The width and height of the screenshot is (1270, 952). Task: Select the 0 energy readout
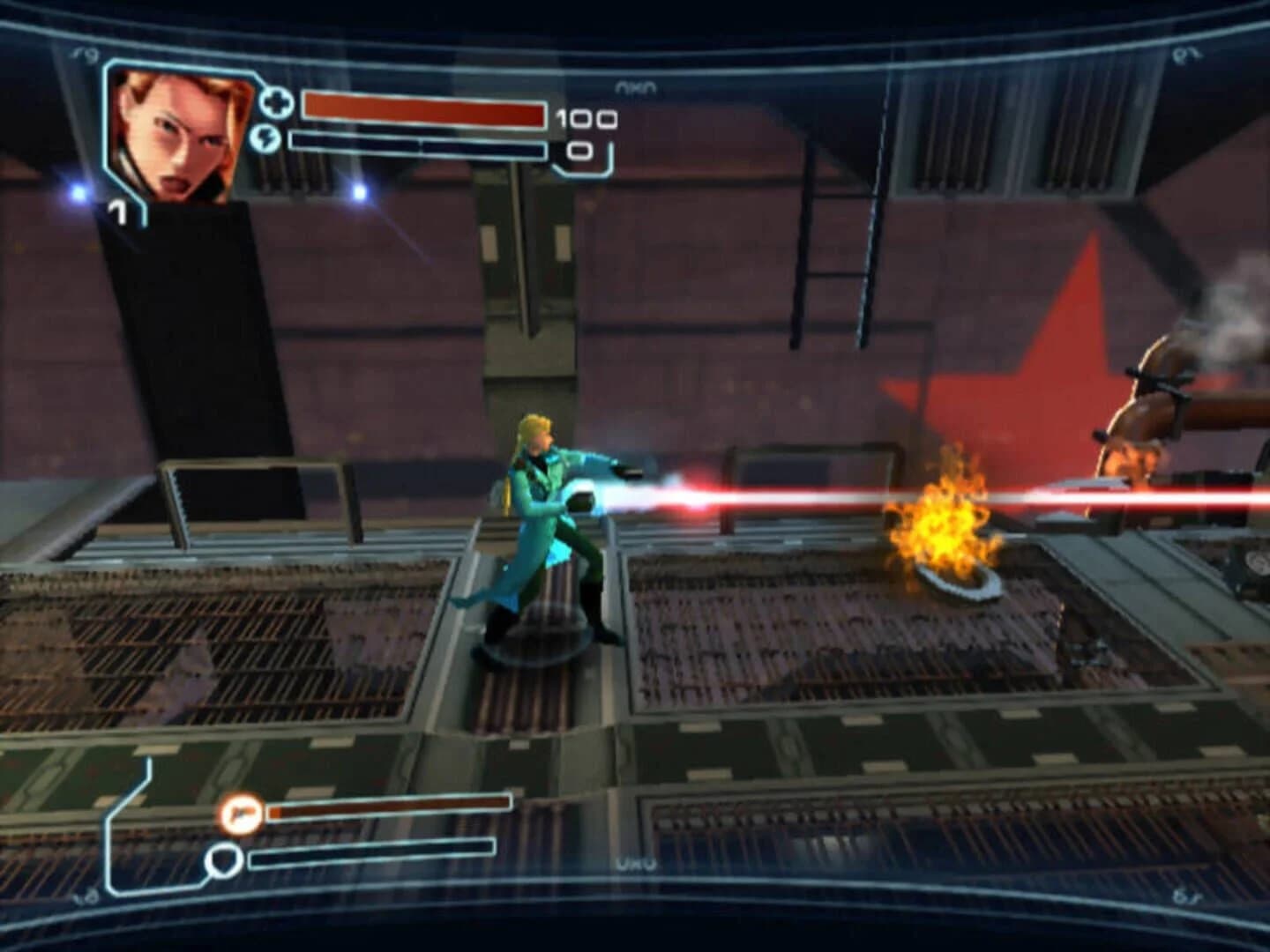(x=579, y=152)
